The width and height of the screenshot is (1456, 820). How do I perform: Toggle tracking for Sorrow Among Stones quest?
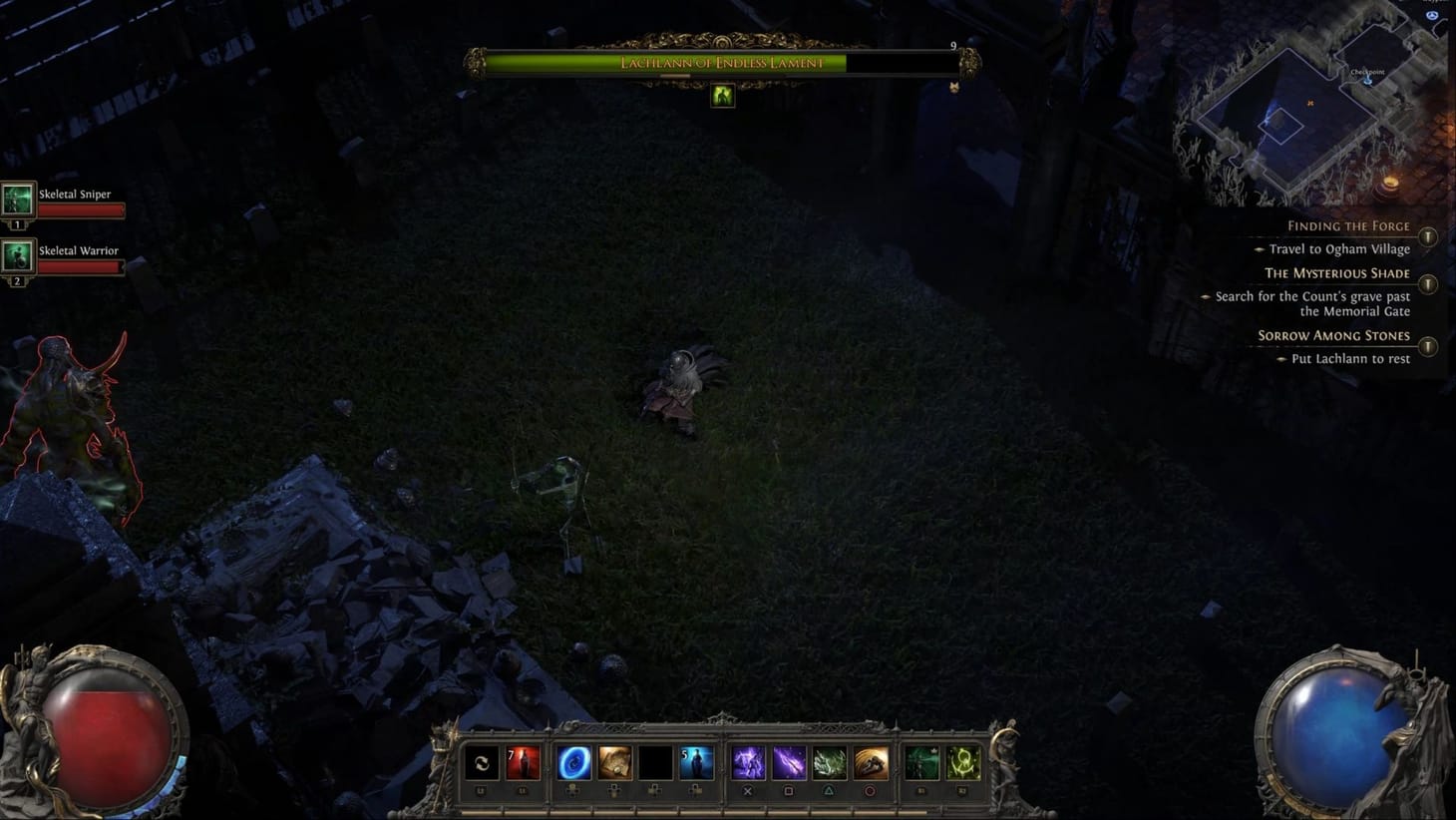(x=1428, y=346)
